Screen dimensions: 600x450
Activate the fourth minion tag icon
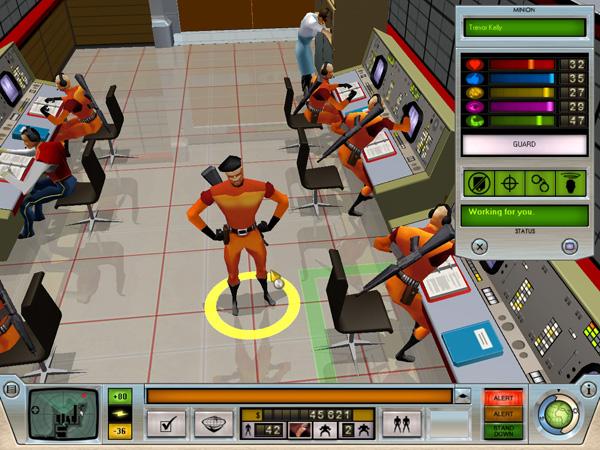tap(569, 185)
